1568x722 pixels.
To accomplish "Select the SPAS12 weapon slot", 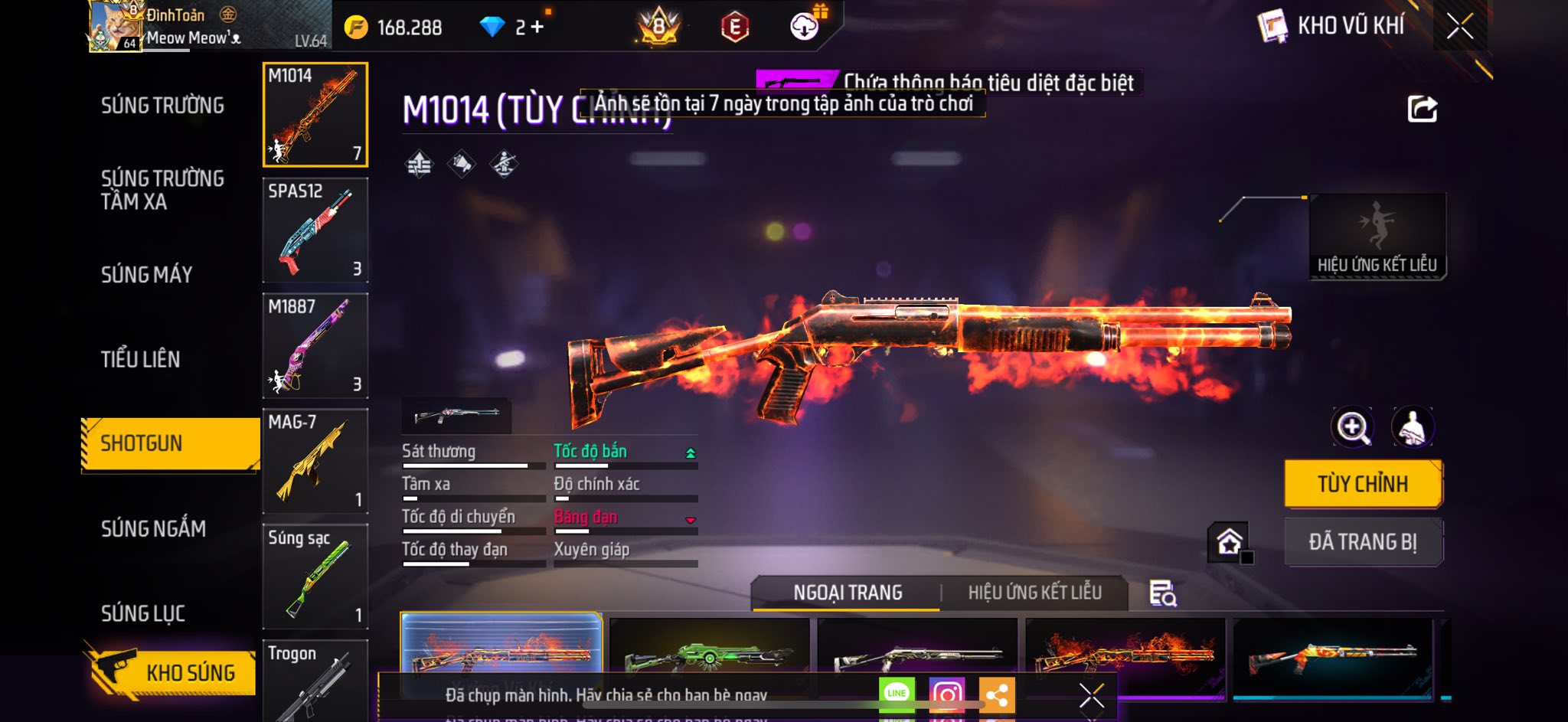I will (315, 230).
